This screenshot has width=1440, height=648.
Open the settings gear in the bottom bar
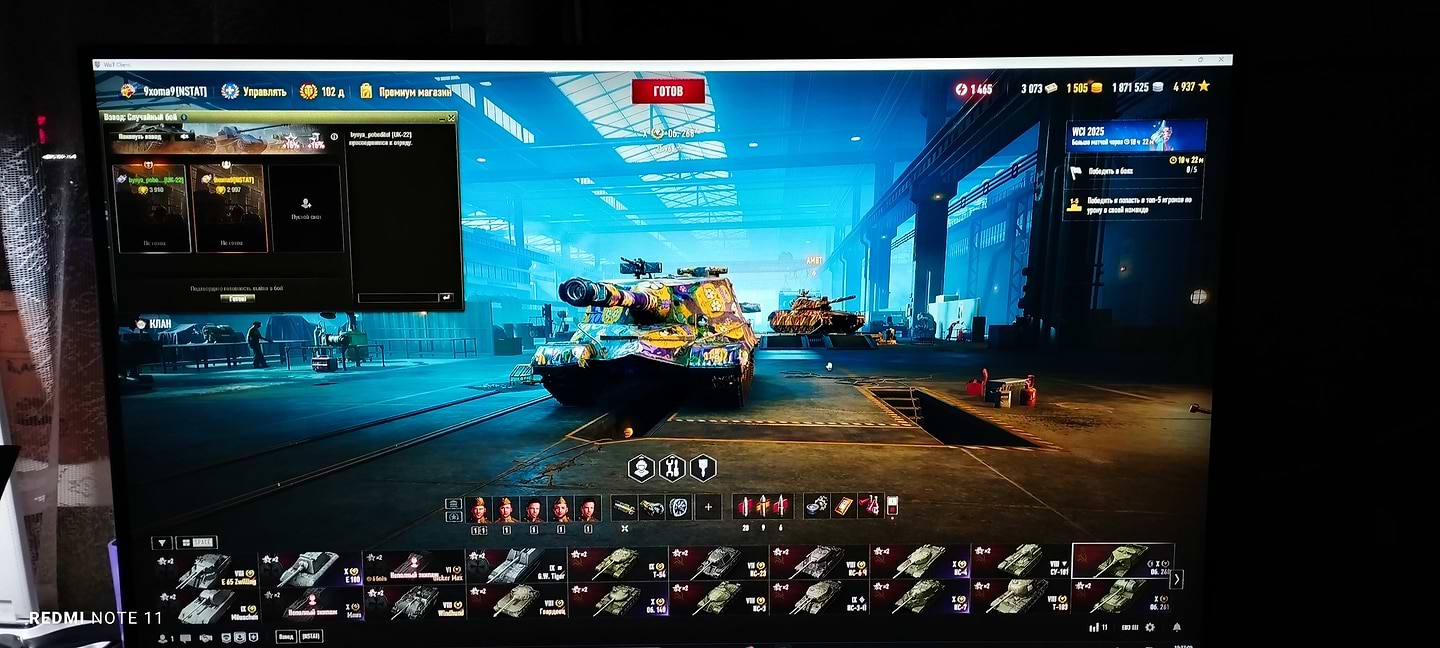[x=1149, y=627]
